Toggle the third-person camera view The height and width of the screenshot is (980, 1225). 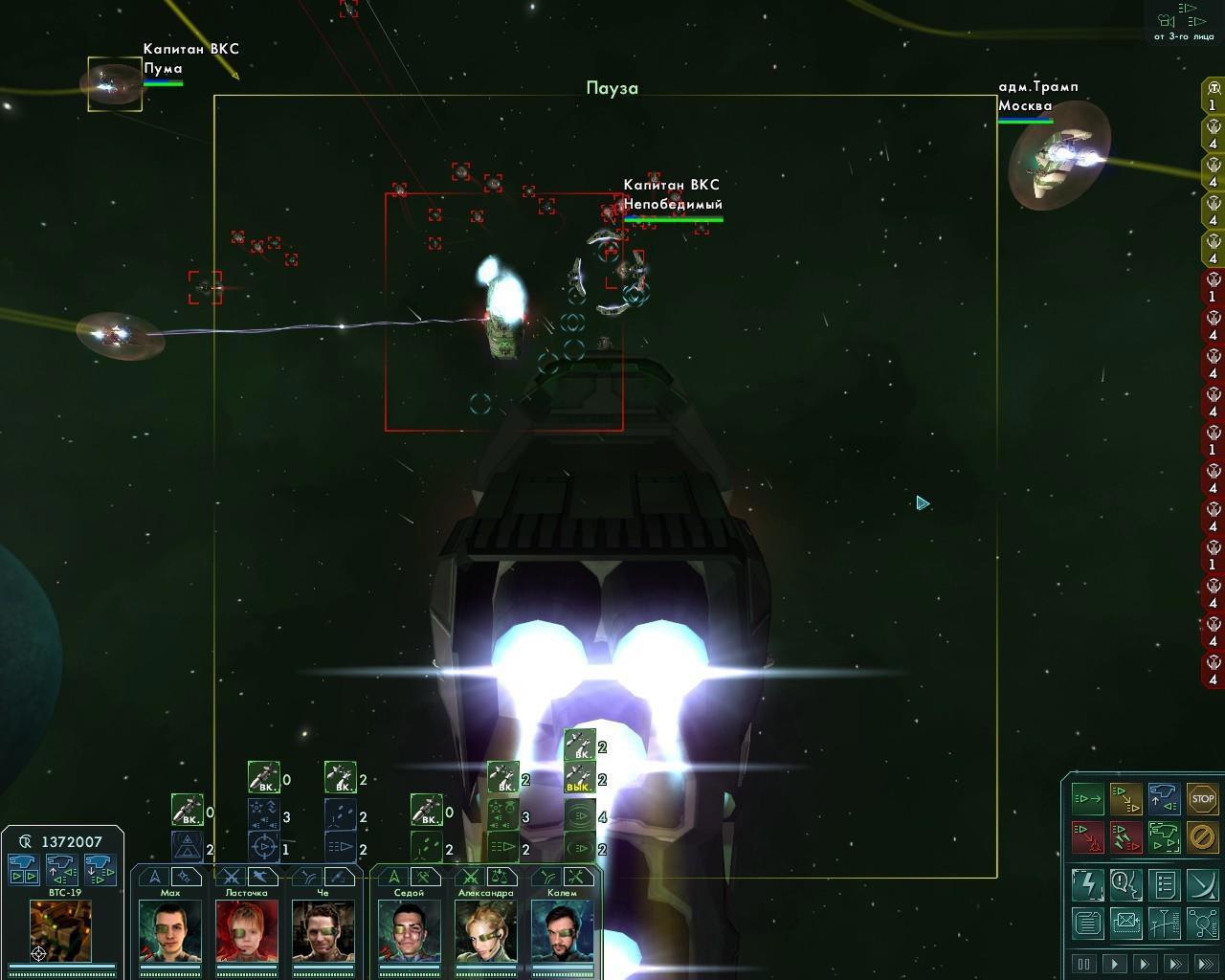[x=1184, y=21]
